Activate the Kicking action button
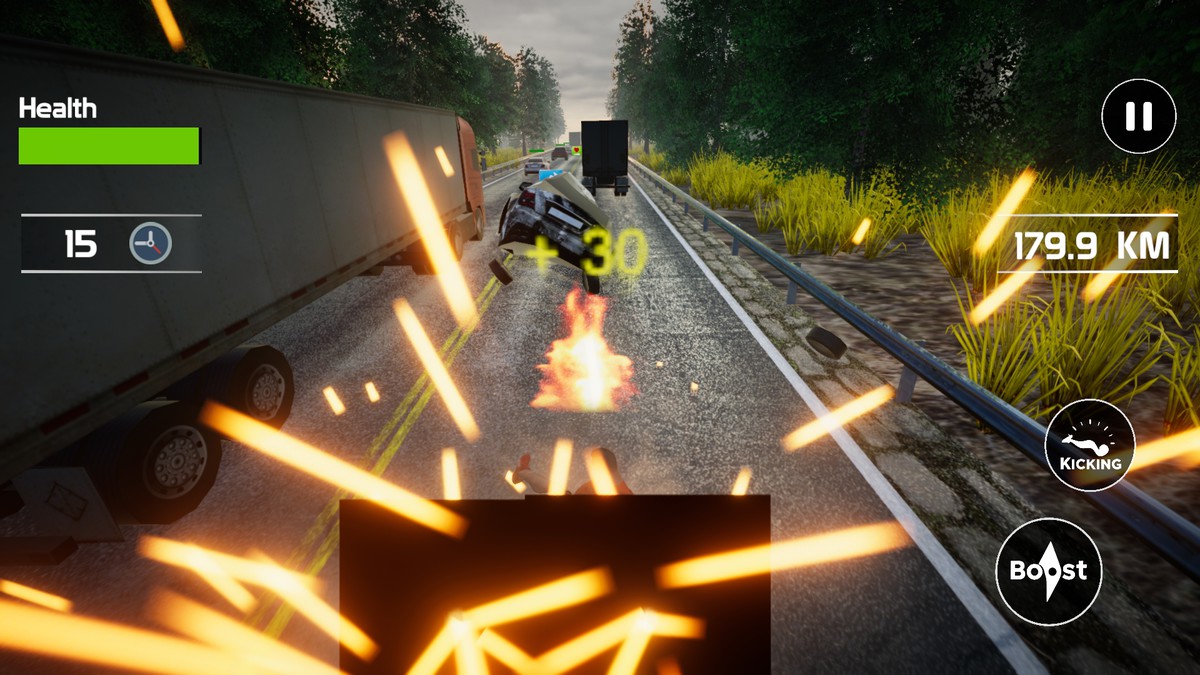This screenshot has height=675, width=1200. point(1089,444)
